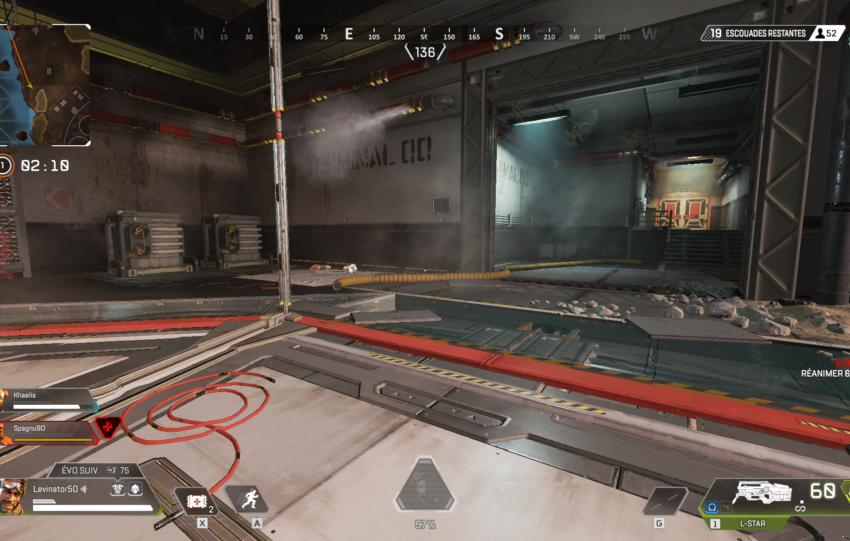
Task: Click the red revive icon beside Spagnu90
Action: [x=107, y=429]
